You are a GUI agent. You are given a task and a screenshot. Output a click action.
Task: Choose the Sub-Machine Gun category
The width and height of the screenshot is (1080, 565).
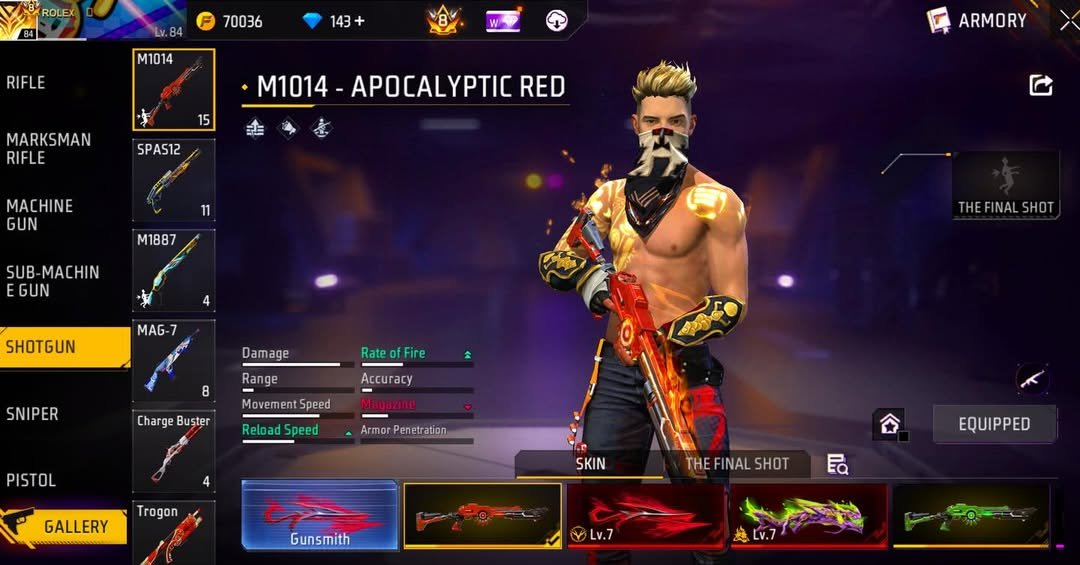click(50, 281)
